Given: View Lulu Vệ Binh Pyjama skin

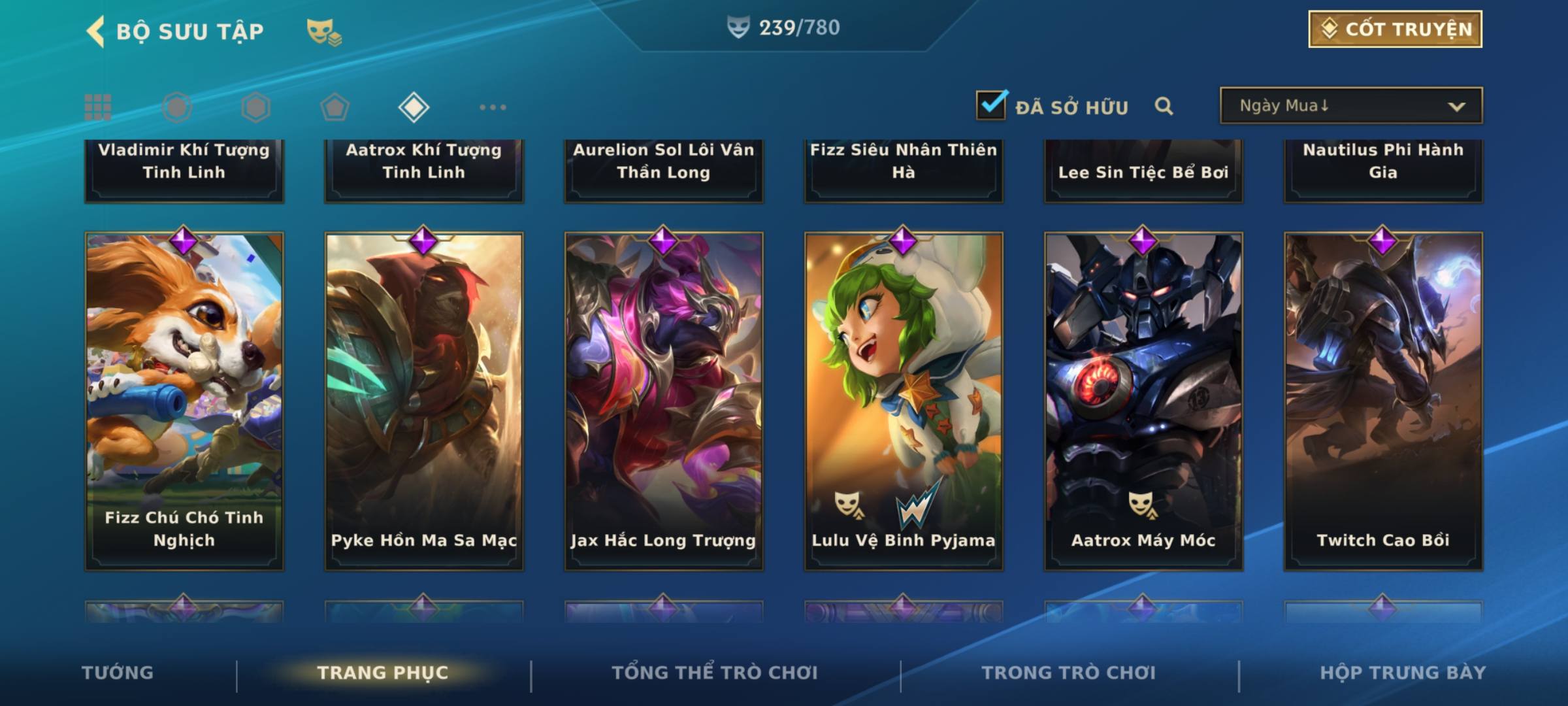Looking at the screenshot, I should click(x=904, y=401).
